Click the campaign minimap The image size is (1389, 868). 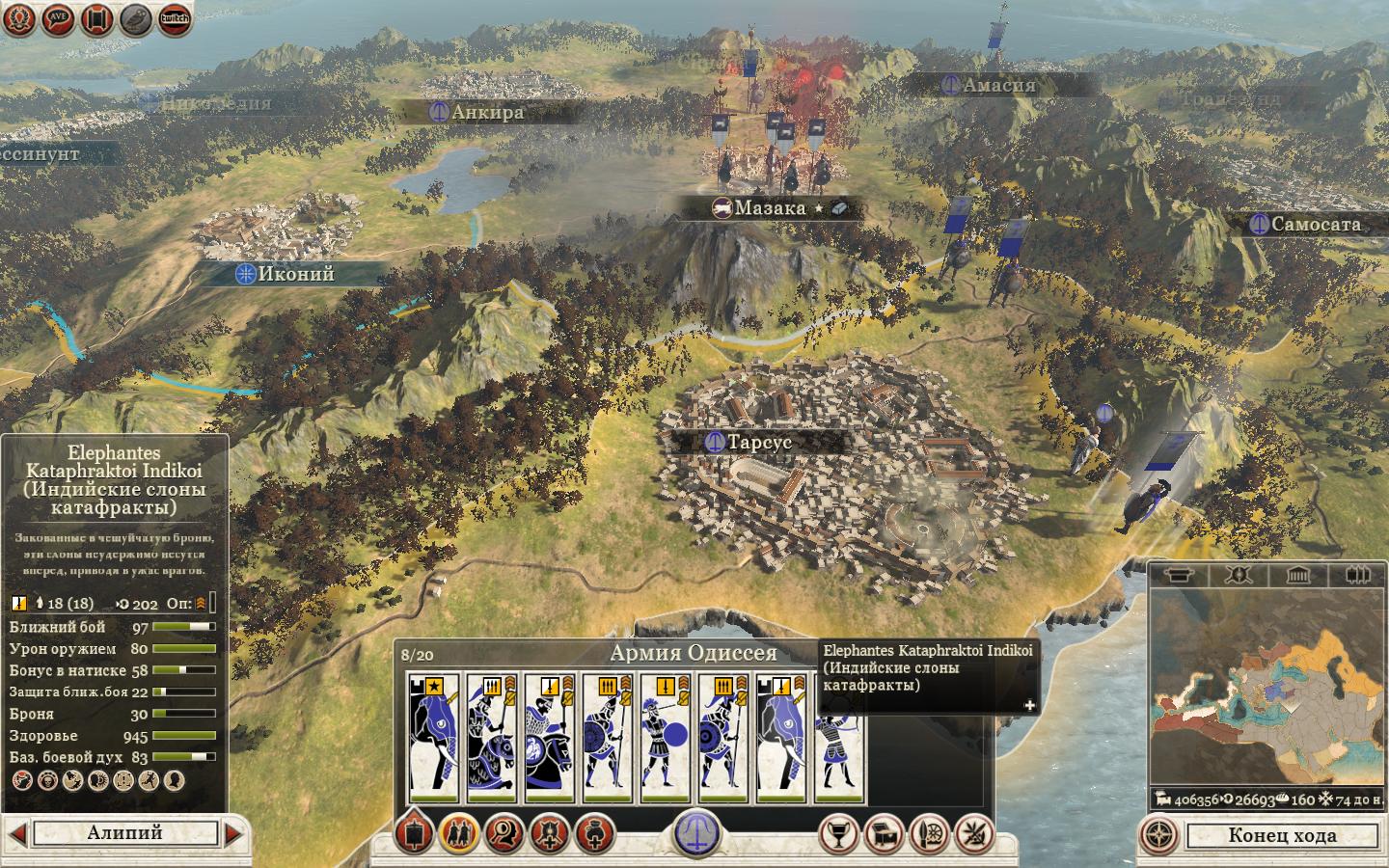[1266, 686]
